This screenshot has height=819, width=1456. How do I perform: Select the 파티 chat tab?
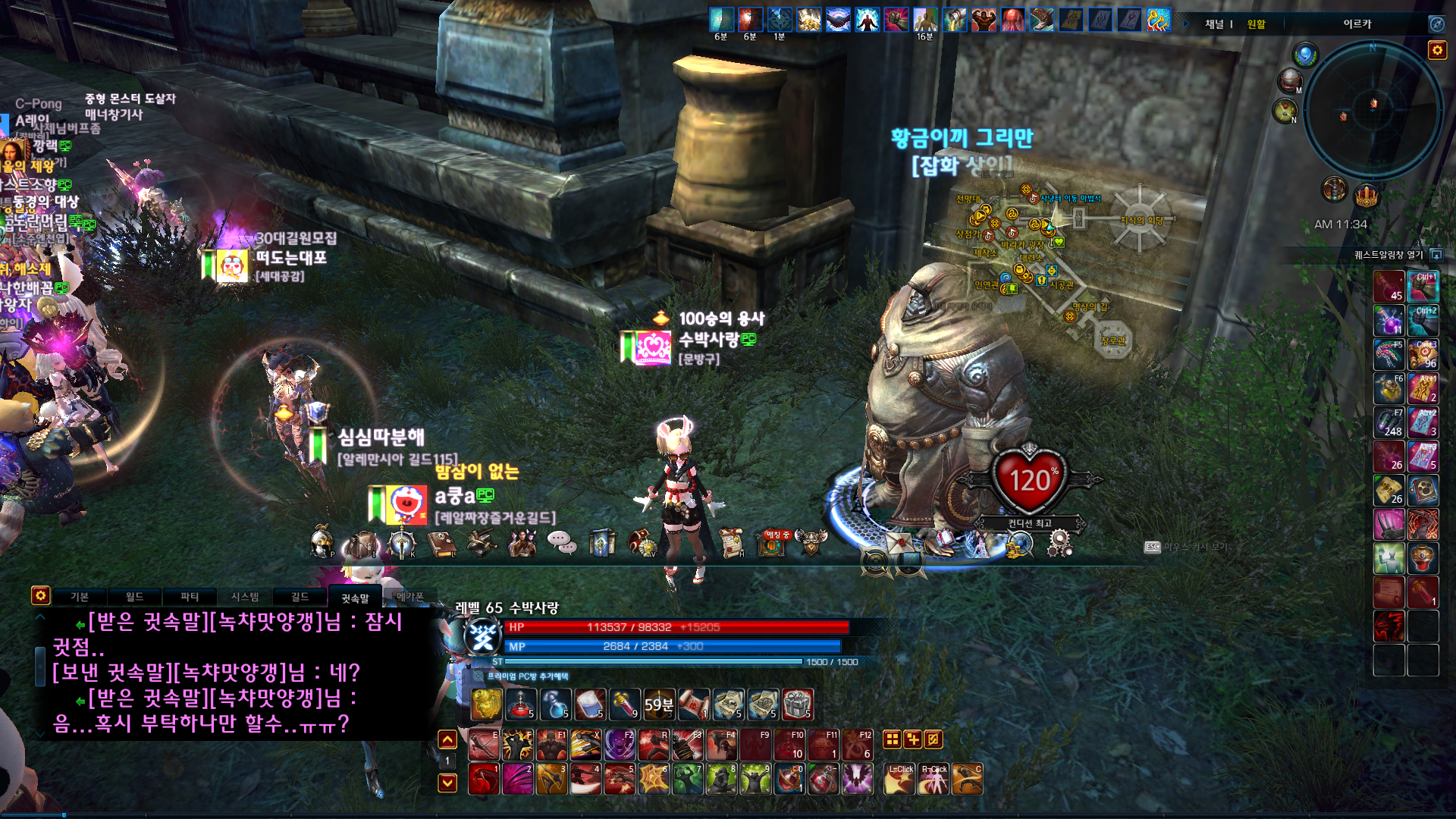click(190, 597)
